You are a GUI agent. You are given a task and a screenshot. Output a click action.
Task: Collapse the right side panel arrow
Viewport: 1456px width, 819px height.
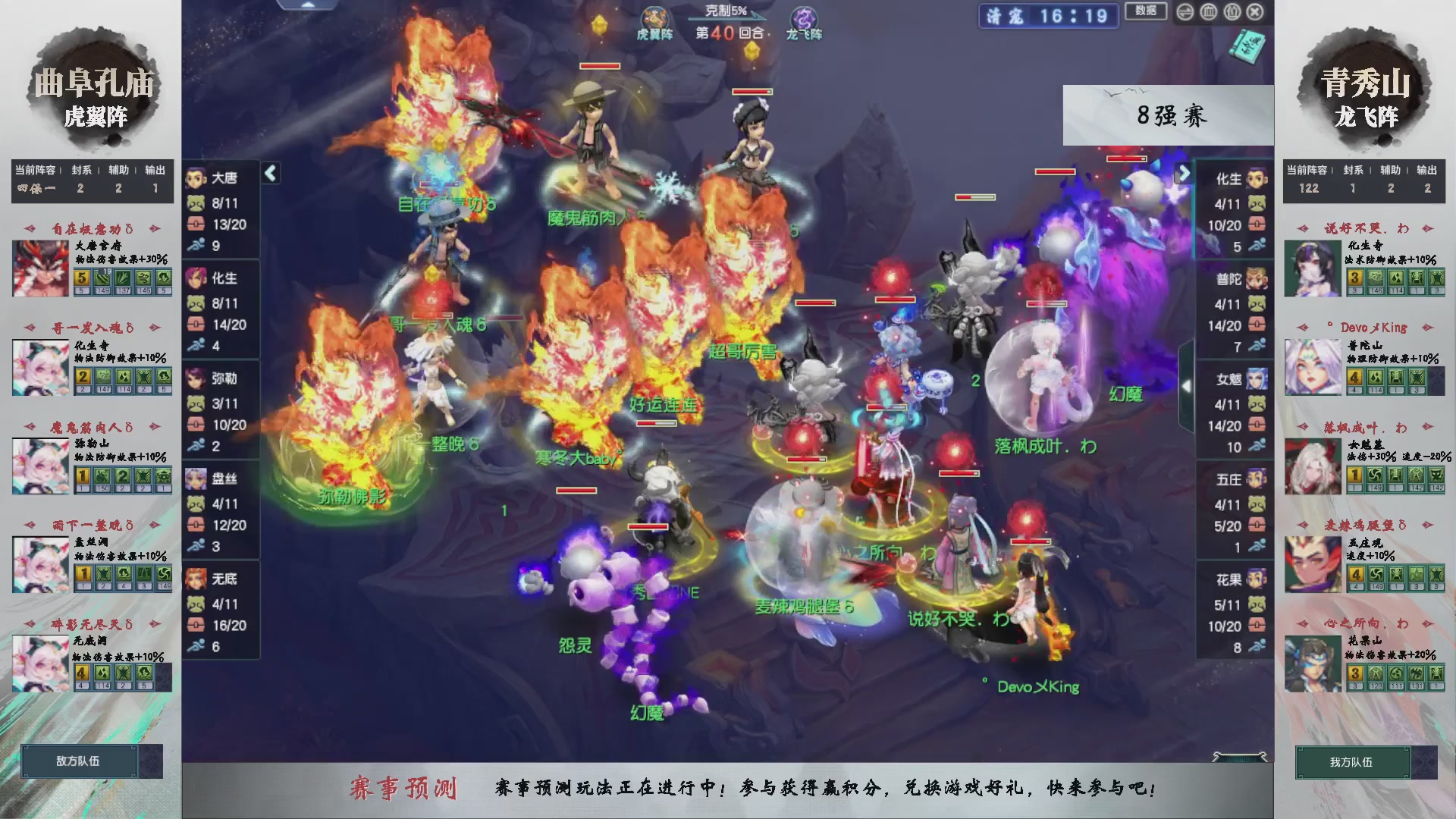(1188, 384)
